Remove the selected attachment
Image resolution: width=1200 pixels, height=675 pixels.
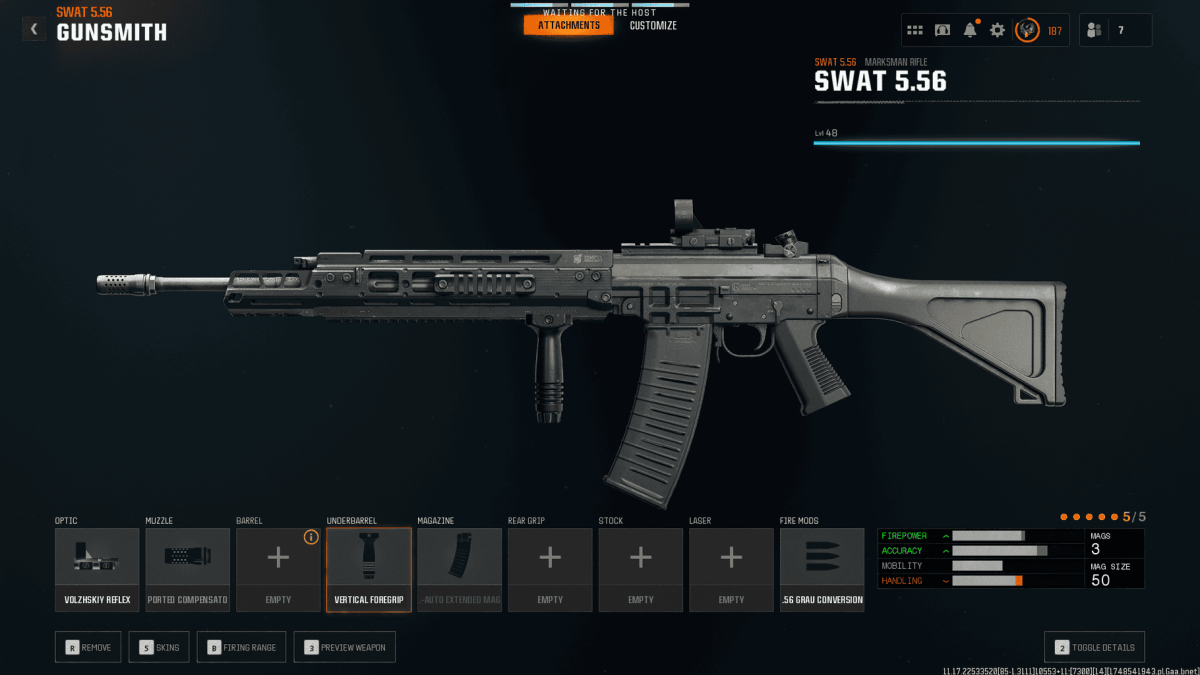click(x=89, y=647)
